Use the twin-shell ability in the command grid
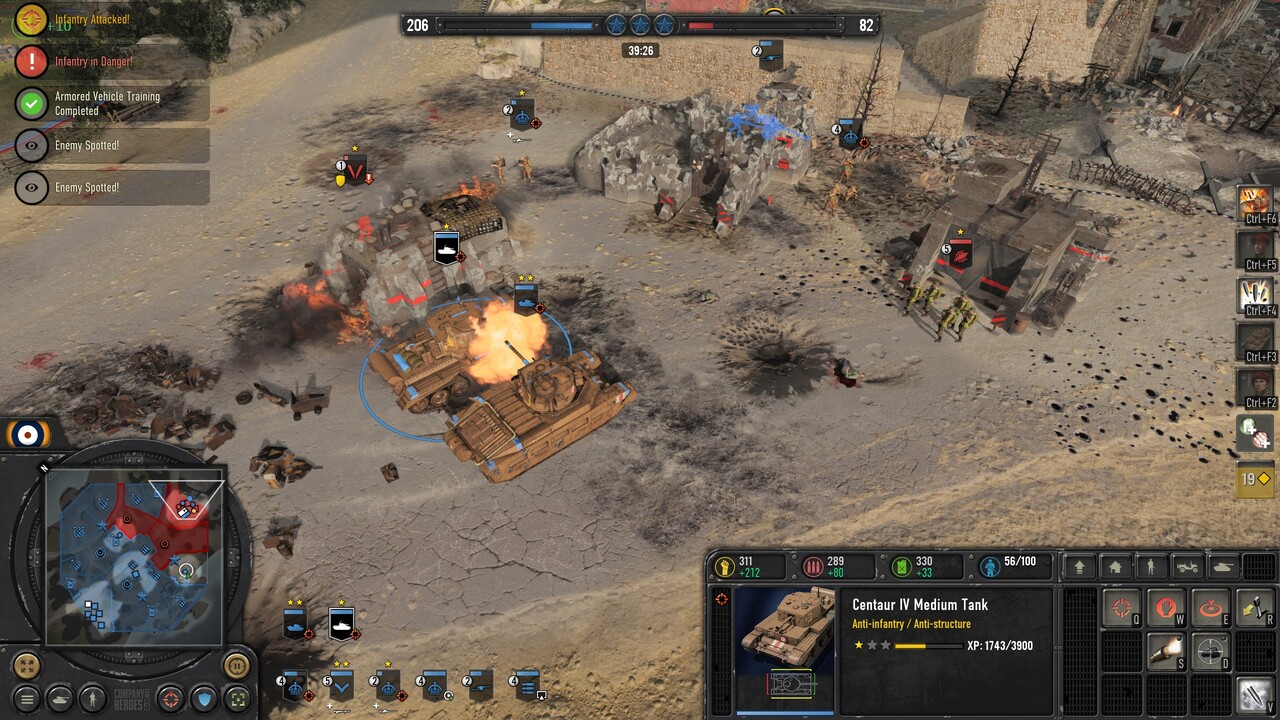 [1255, 694]
